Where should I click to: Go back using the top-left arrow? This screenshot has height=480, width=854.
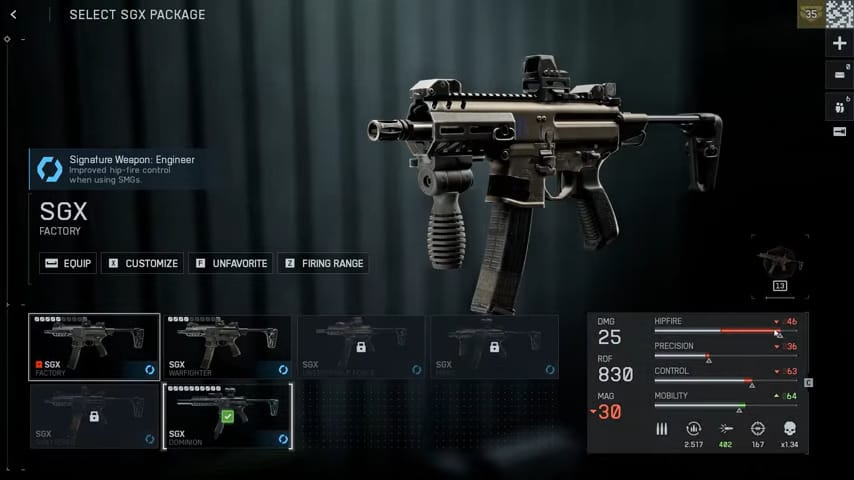click(x=42, y=15)
